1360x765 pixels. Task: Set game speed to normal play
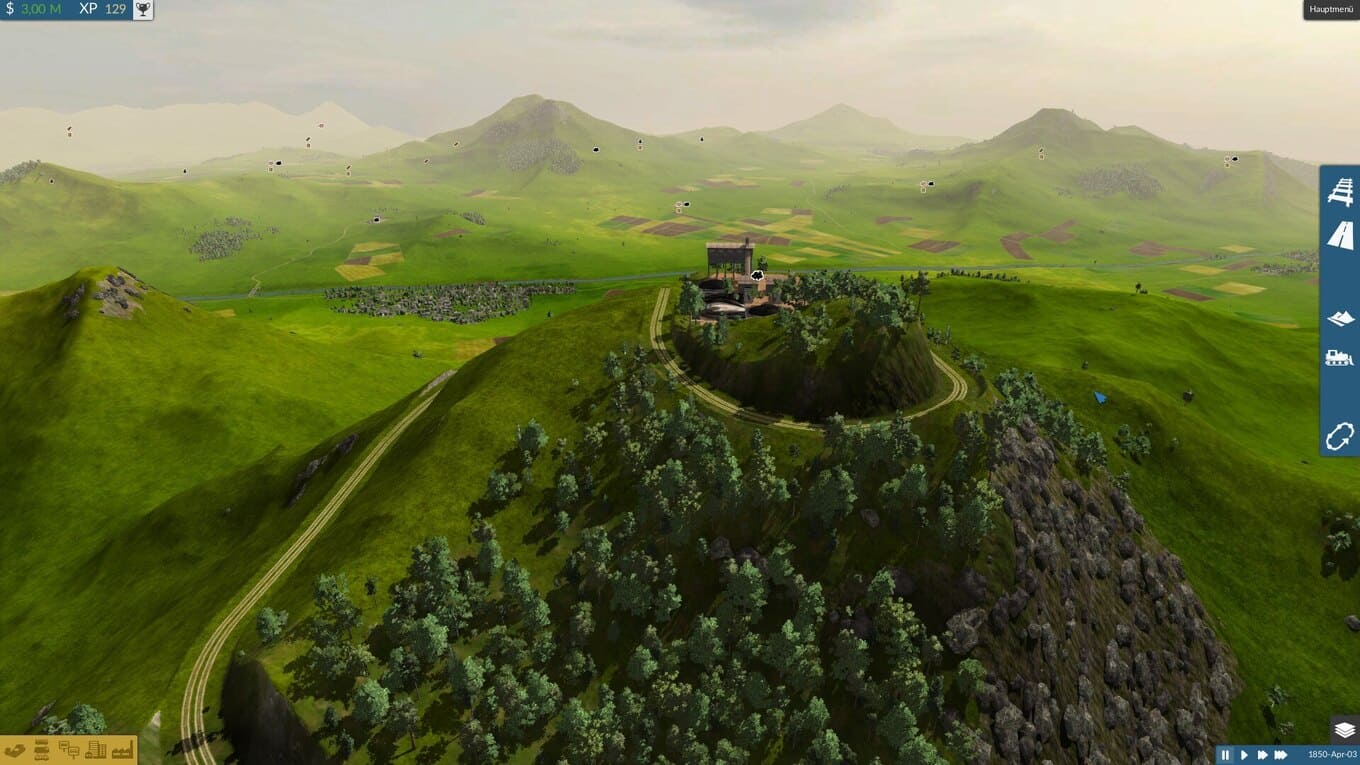1244,755
